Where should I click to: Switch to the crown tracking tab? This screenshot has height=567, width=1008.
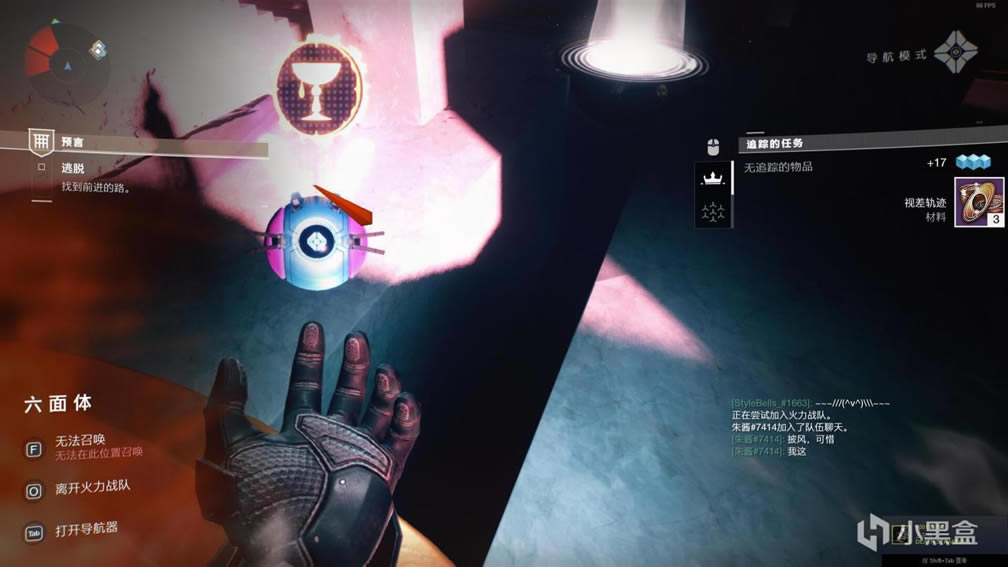pos(714,177)
